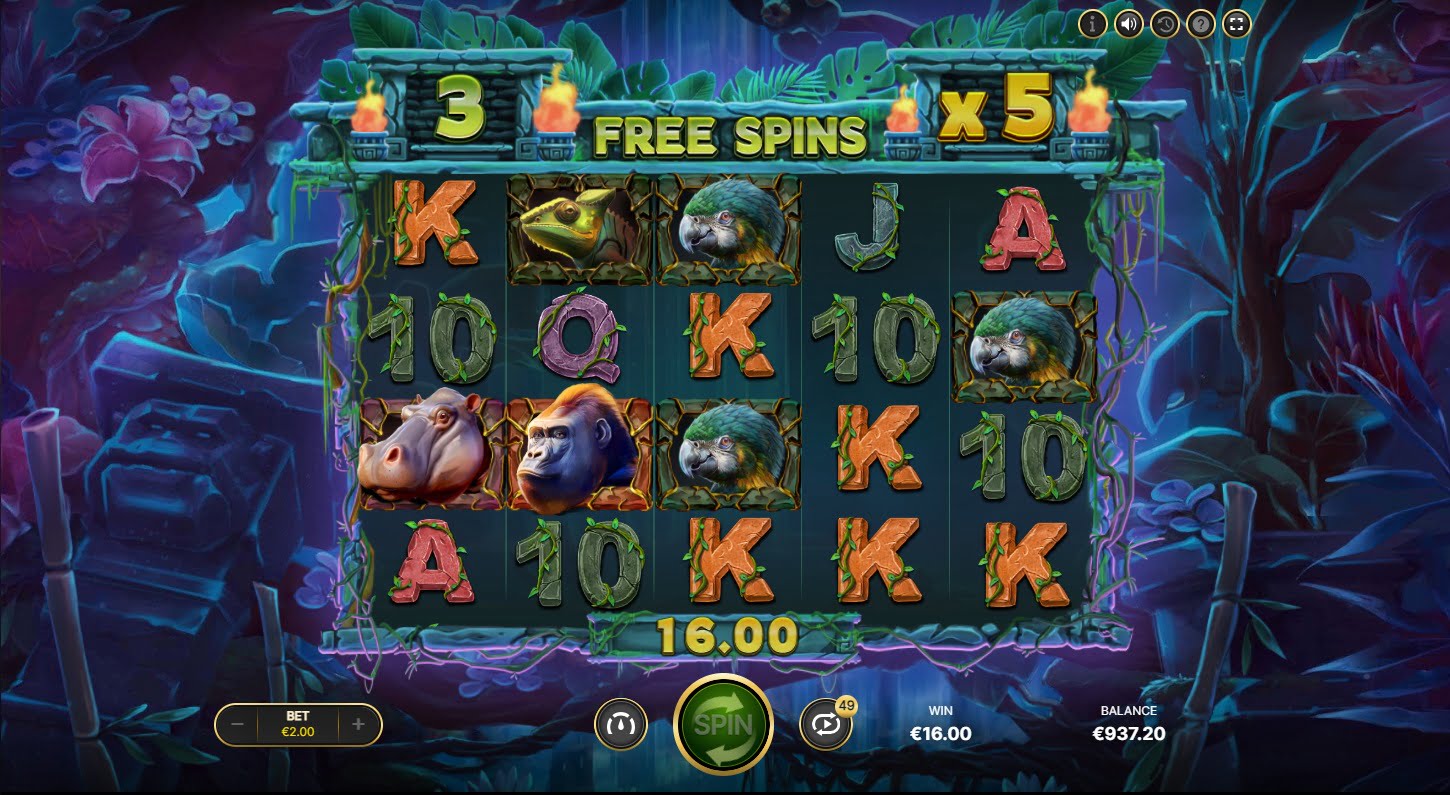Mute the sound with the speaker icon
This screenshot has width=1450, height=795.
pos(1128,23)
